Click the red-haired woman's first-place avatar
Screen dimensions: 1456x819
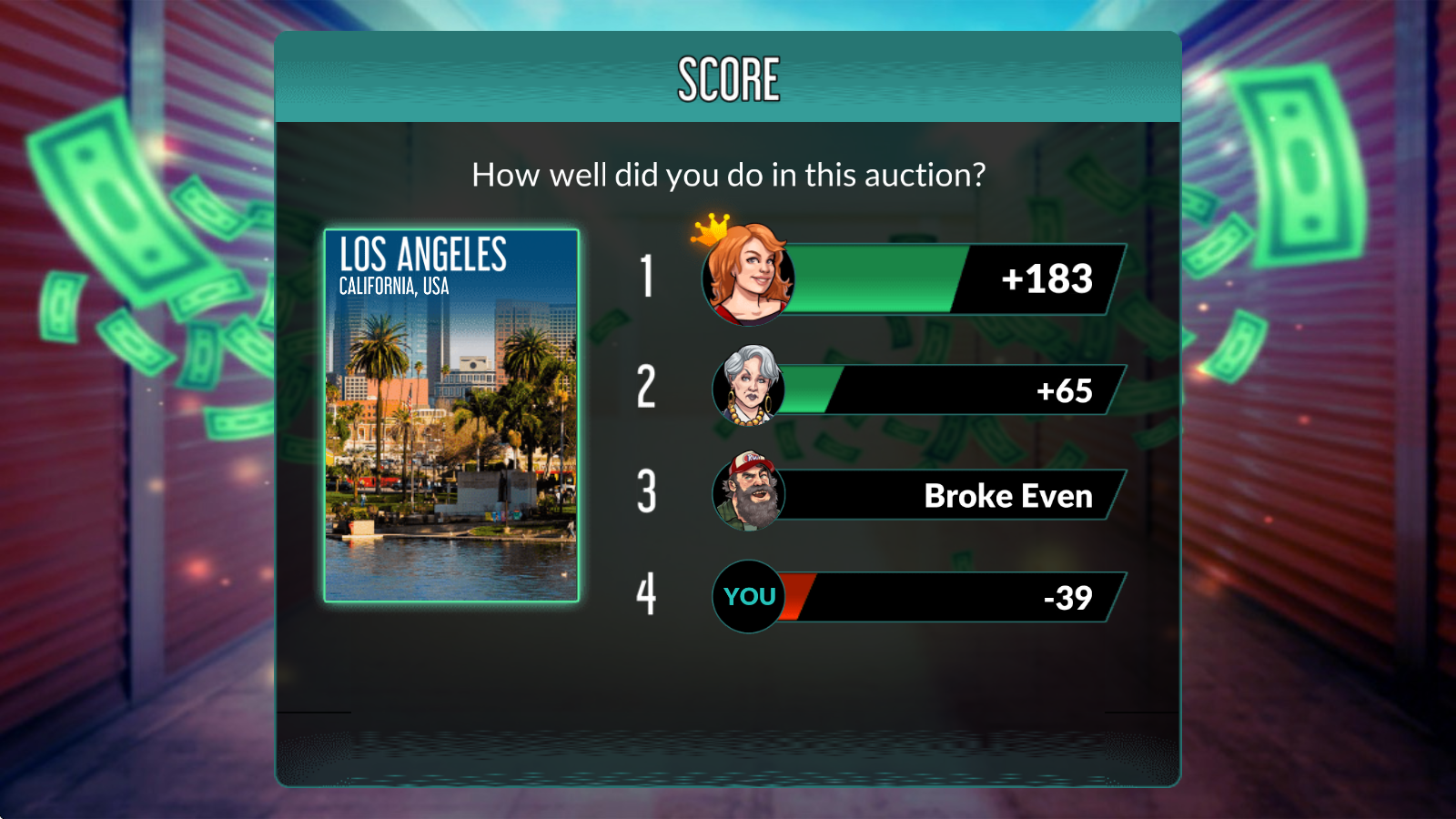click(x=747, y=276)
